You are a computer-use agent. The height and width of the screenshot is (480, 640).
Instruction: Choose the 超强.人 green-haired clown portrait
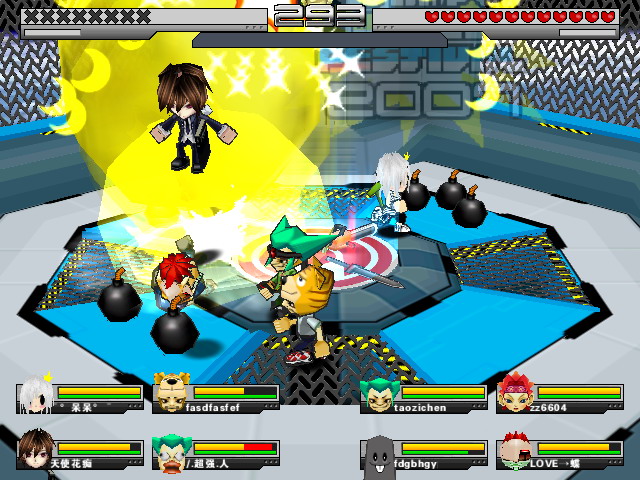tap(170, 450)
